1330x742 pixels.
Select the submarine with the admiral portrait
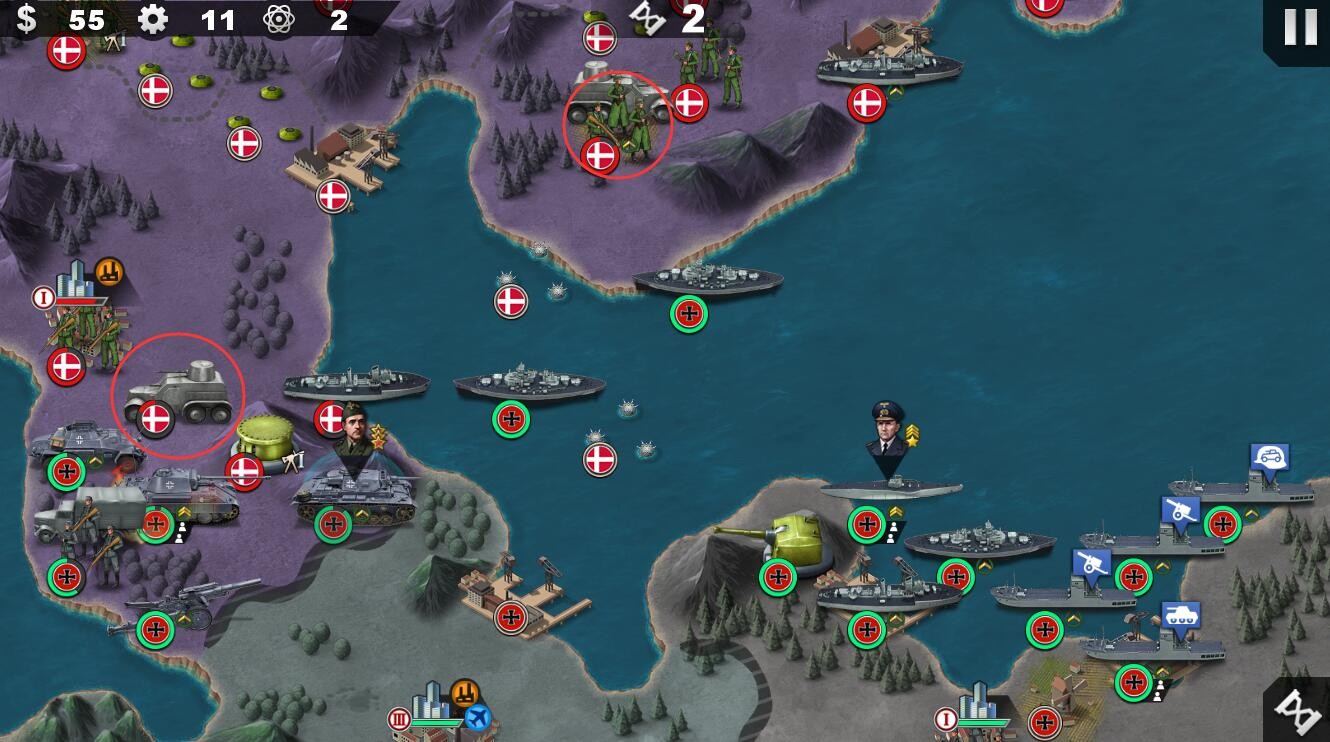(x=889, y=488)
